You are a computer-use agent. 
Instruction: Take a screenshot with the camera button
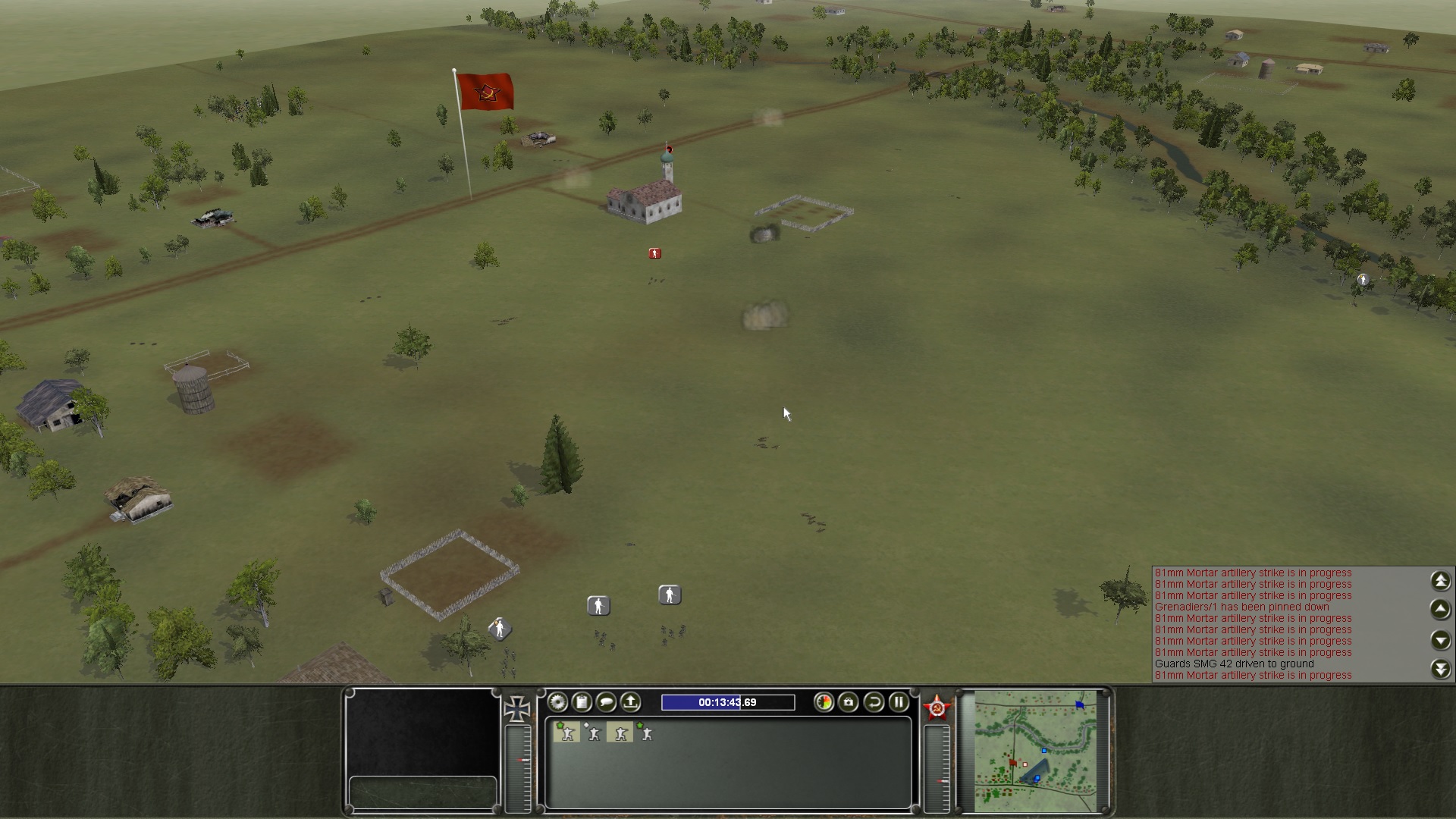point(849,702)
